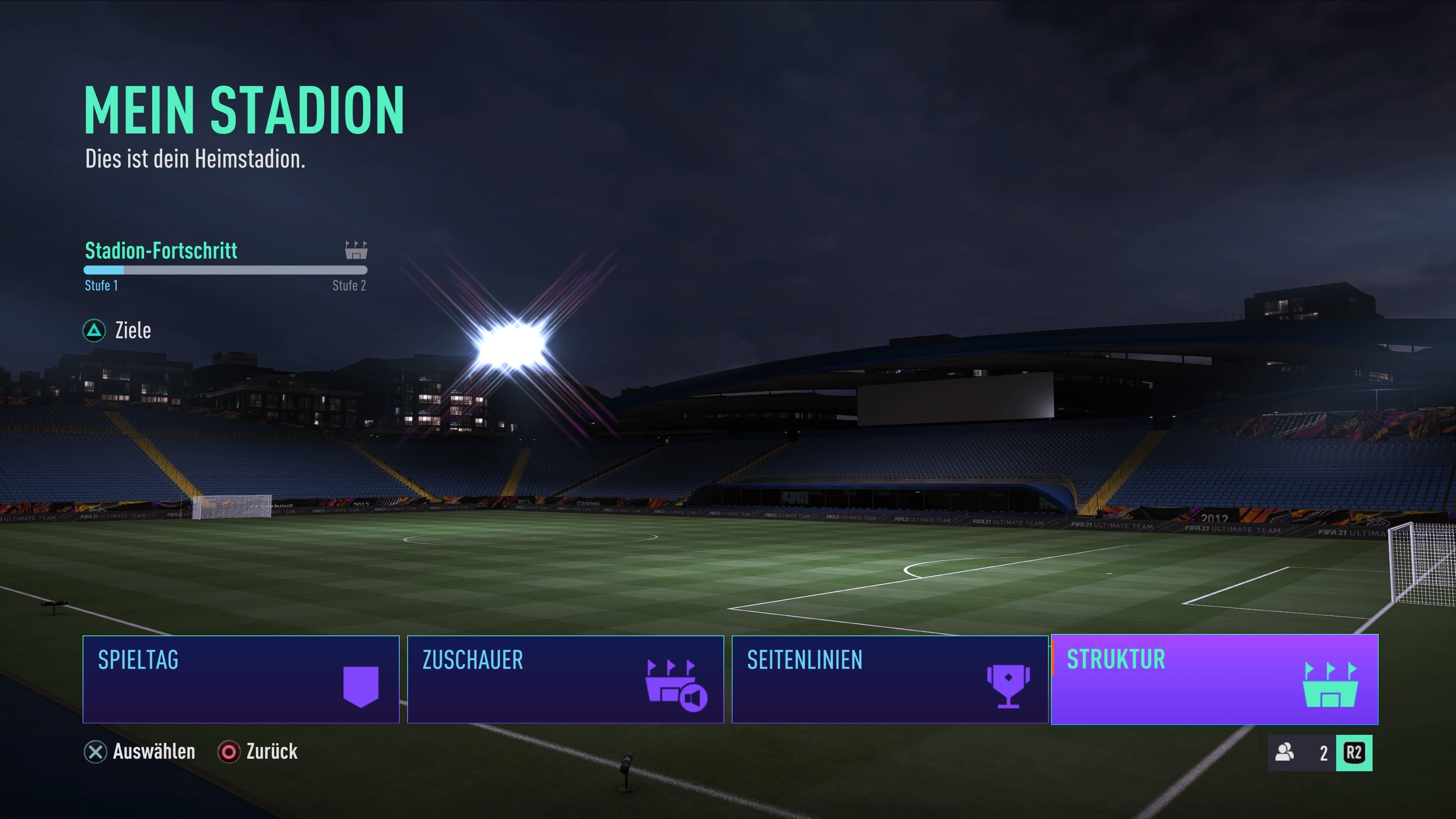
Task: Select the triangle button icon next to Ziele
Action: pyautogui.click(x=95, y=331)
